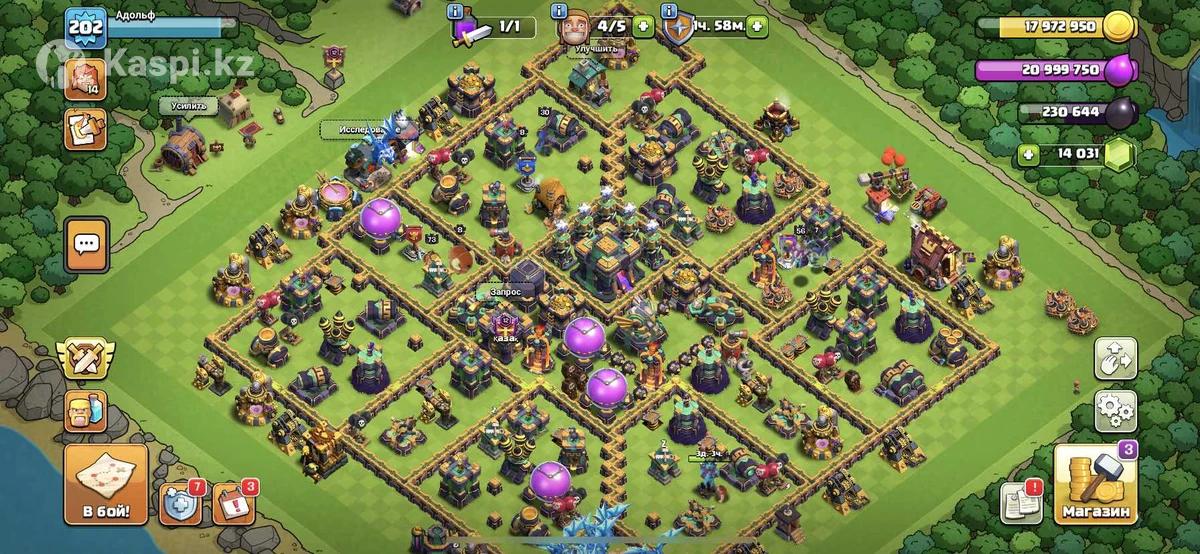Open the barbarian army overview button
The image size is (1200, 554).
pyautogui.click(x=86, y=410)
